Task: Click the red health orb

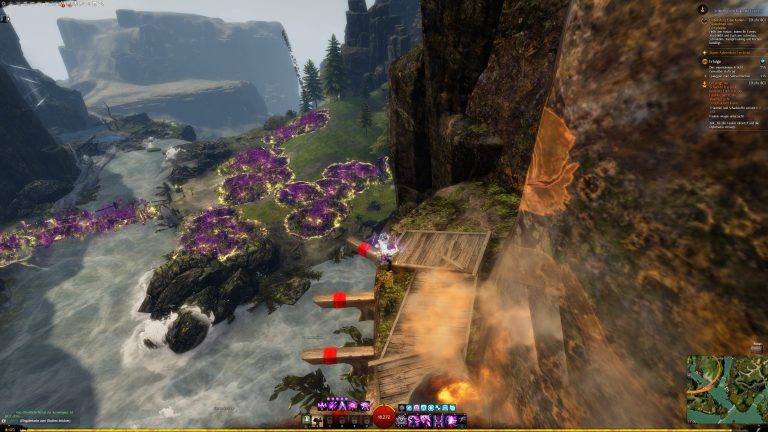Action: pos(384,417)
